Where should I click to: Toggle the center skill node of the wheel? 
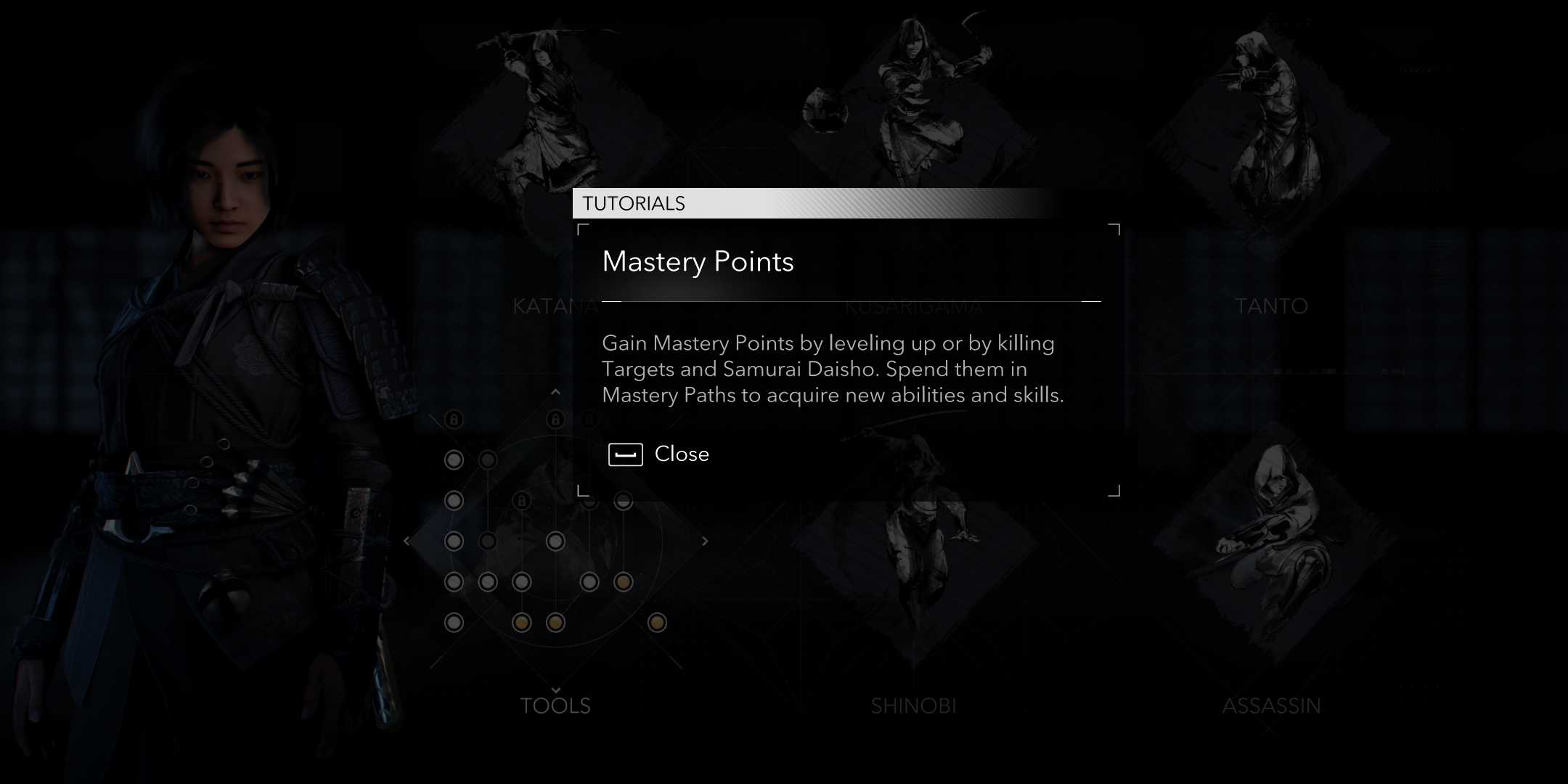pyautogui.click(x=555, y=542)
